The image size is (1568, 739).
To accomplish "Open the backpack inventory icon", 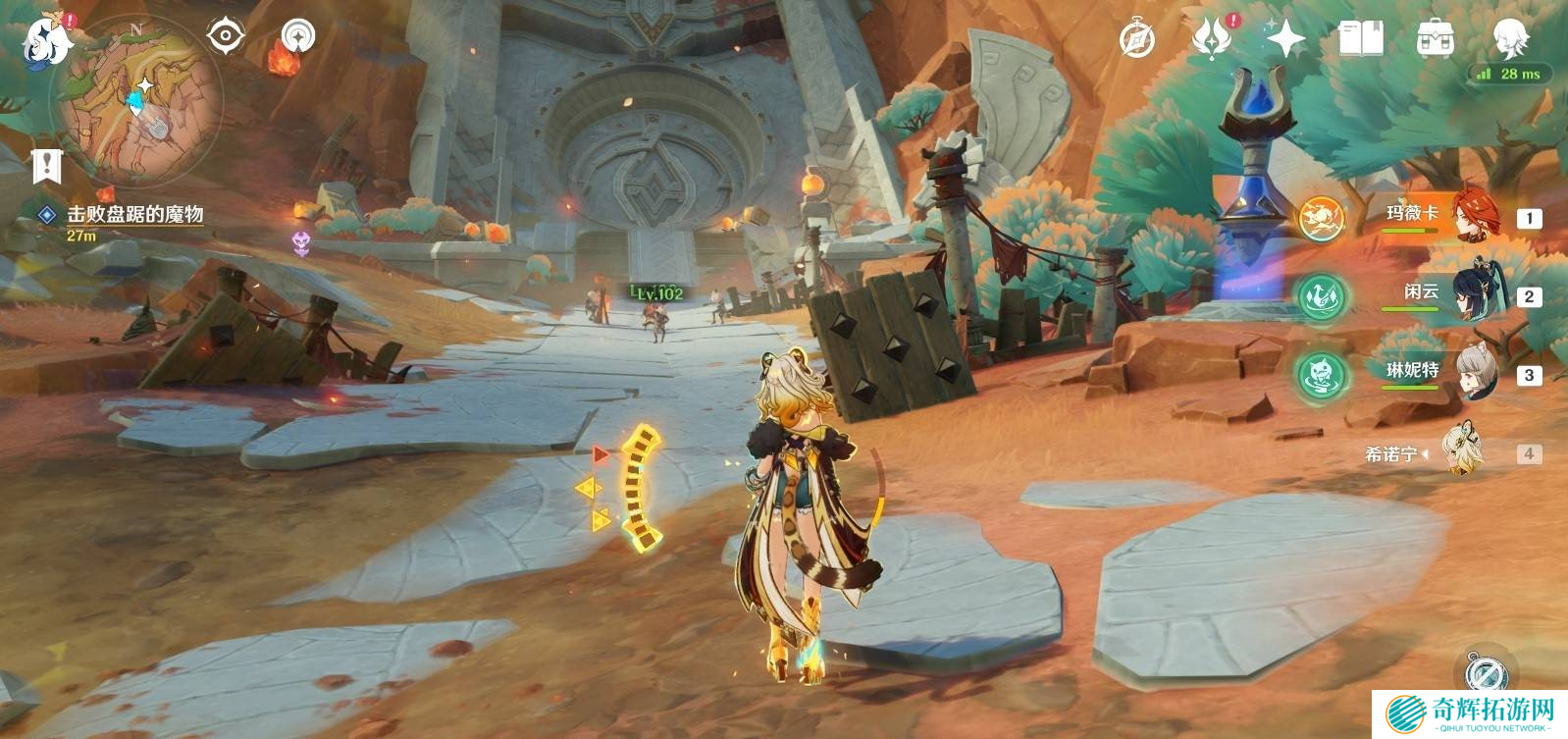I will (x=1435, y=40).
